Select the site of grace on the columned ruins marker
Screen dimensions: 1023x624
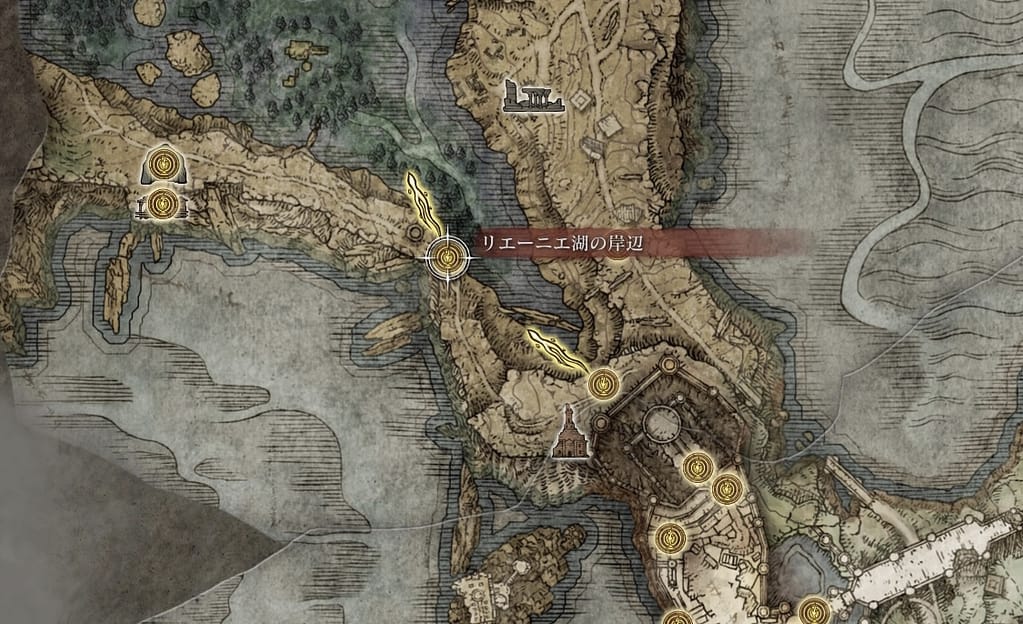tap(165, 205)
